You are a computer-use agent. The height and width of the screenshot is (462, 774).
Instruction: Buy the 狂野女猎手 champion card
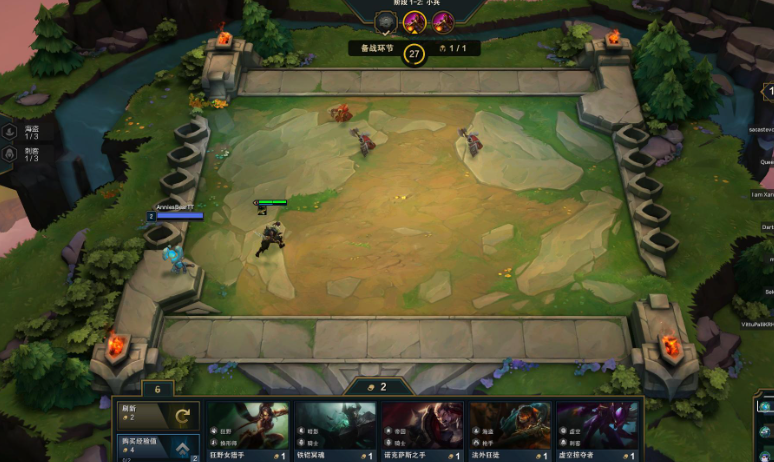click(247, 431)
